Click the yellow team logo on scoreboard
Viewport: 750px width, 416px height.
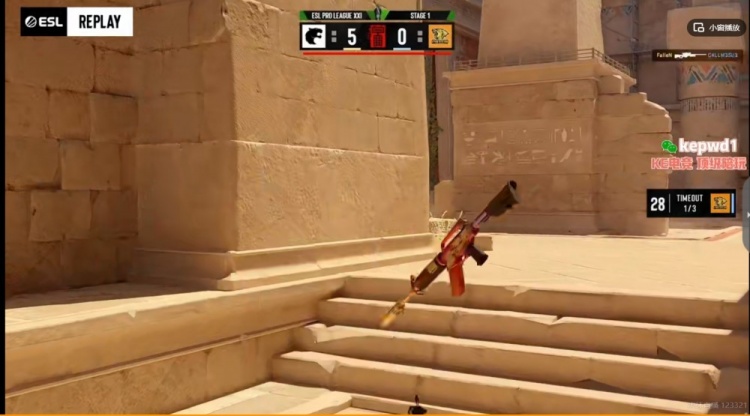click(x=437, y=37)
